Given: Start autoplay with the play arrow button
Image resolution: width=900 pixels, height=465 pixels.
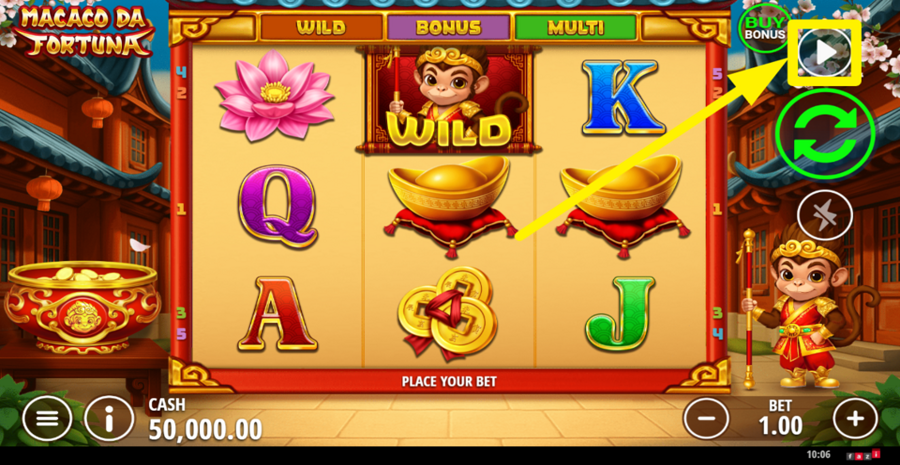Looking at the screenshot, I should point(824,53).
